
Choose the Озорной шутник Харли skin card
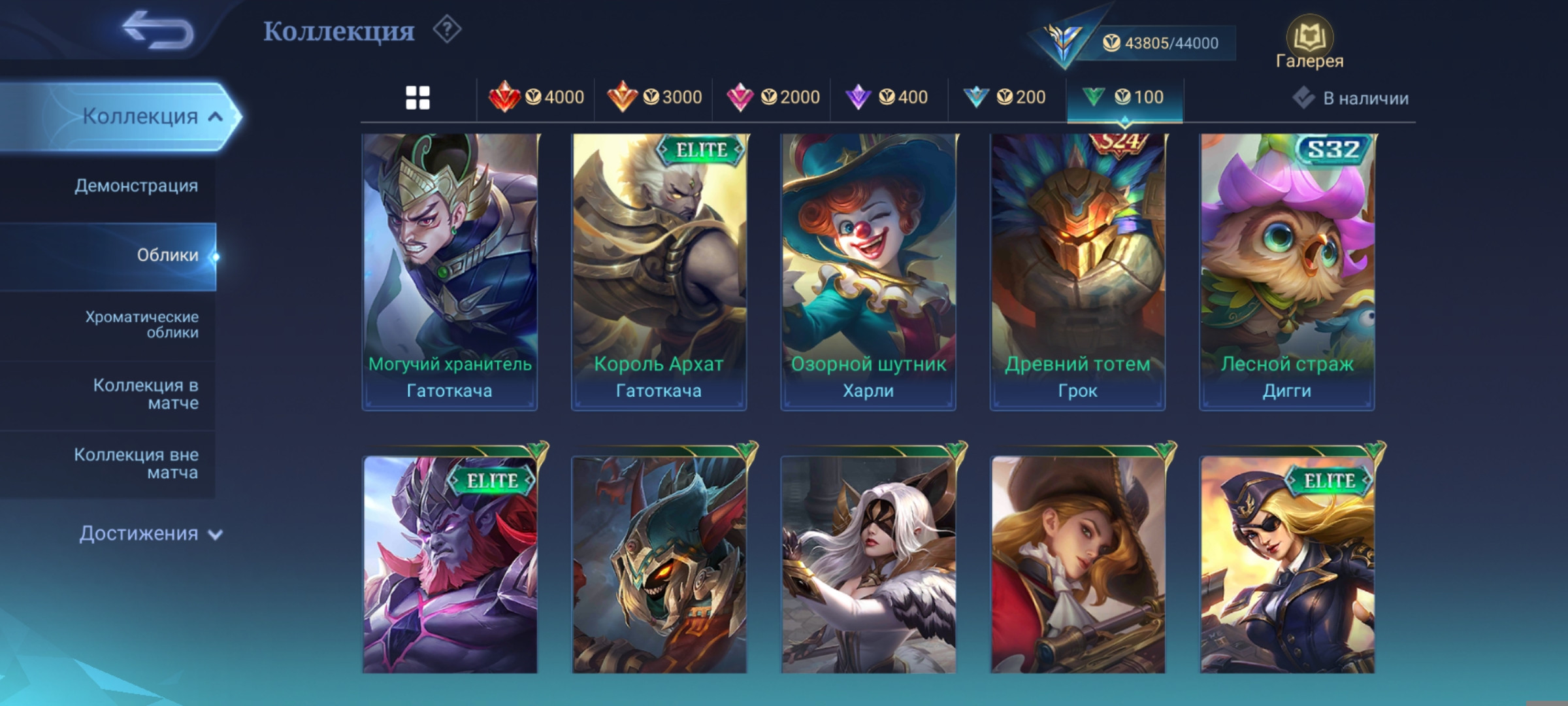868,271
